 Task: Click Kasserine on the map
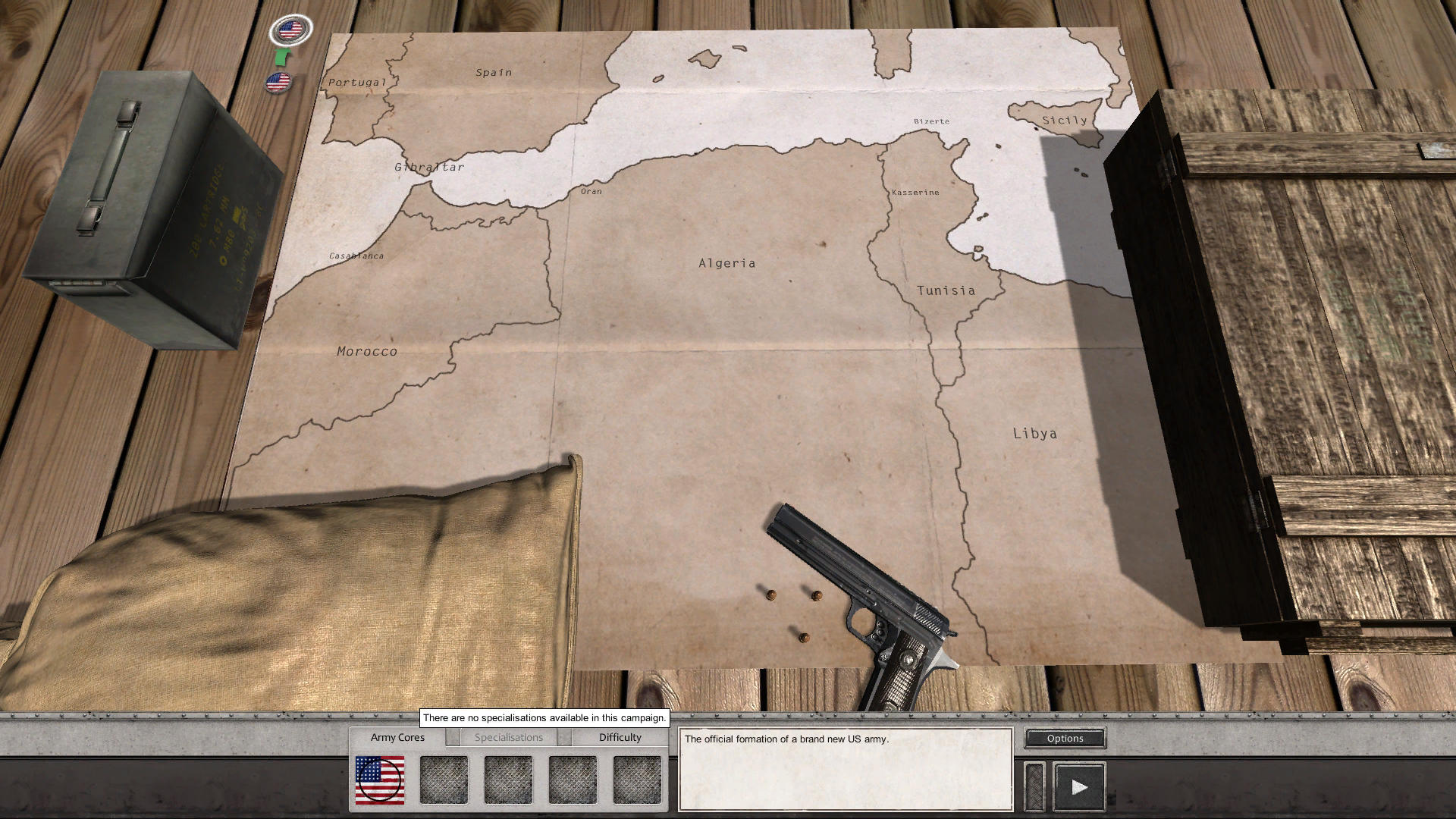(x=915, y=192)
